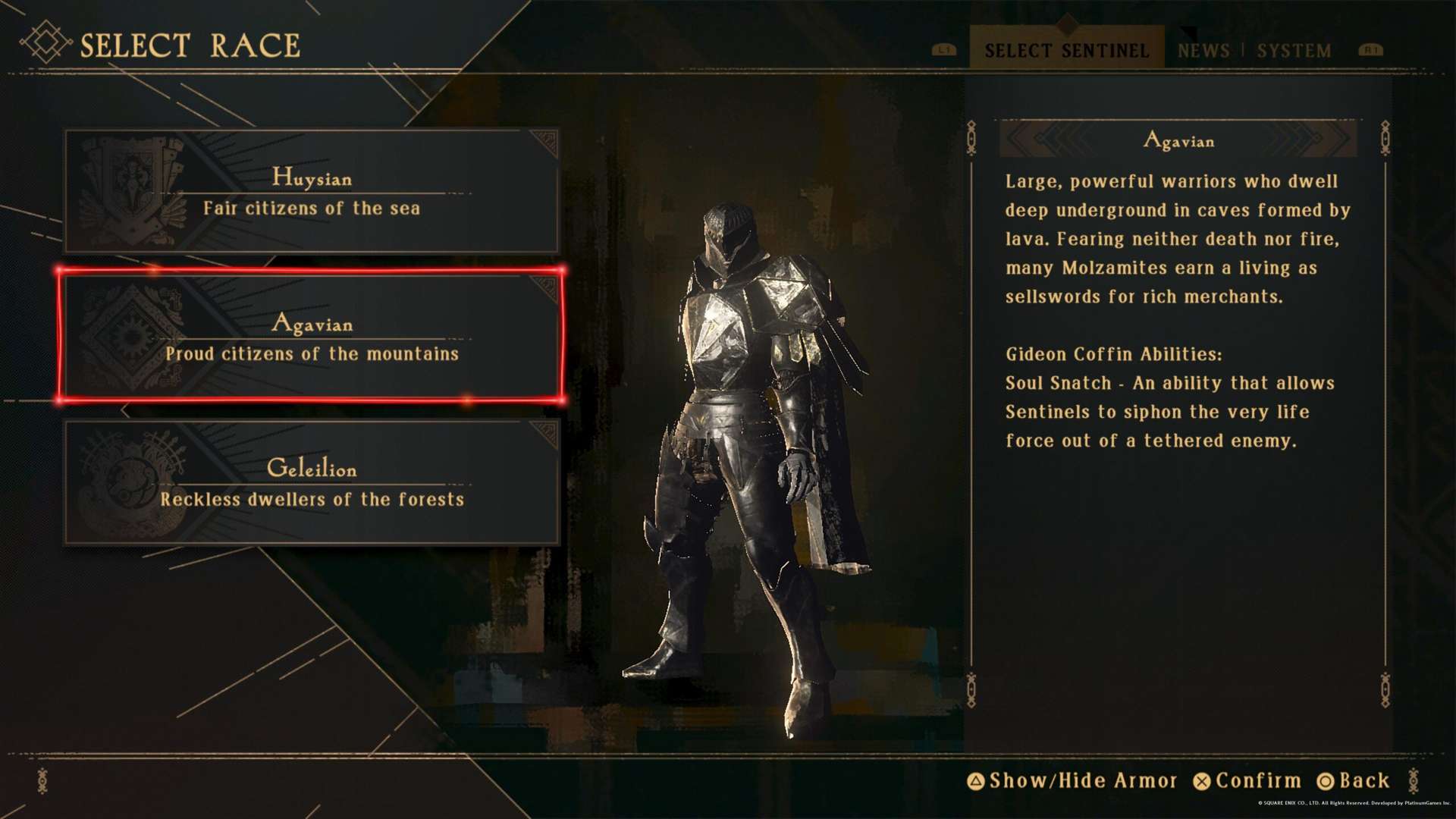Confirm the selected race
Image resolution: width=1456 pixels, height=819 pixels.
1247,780
